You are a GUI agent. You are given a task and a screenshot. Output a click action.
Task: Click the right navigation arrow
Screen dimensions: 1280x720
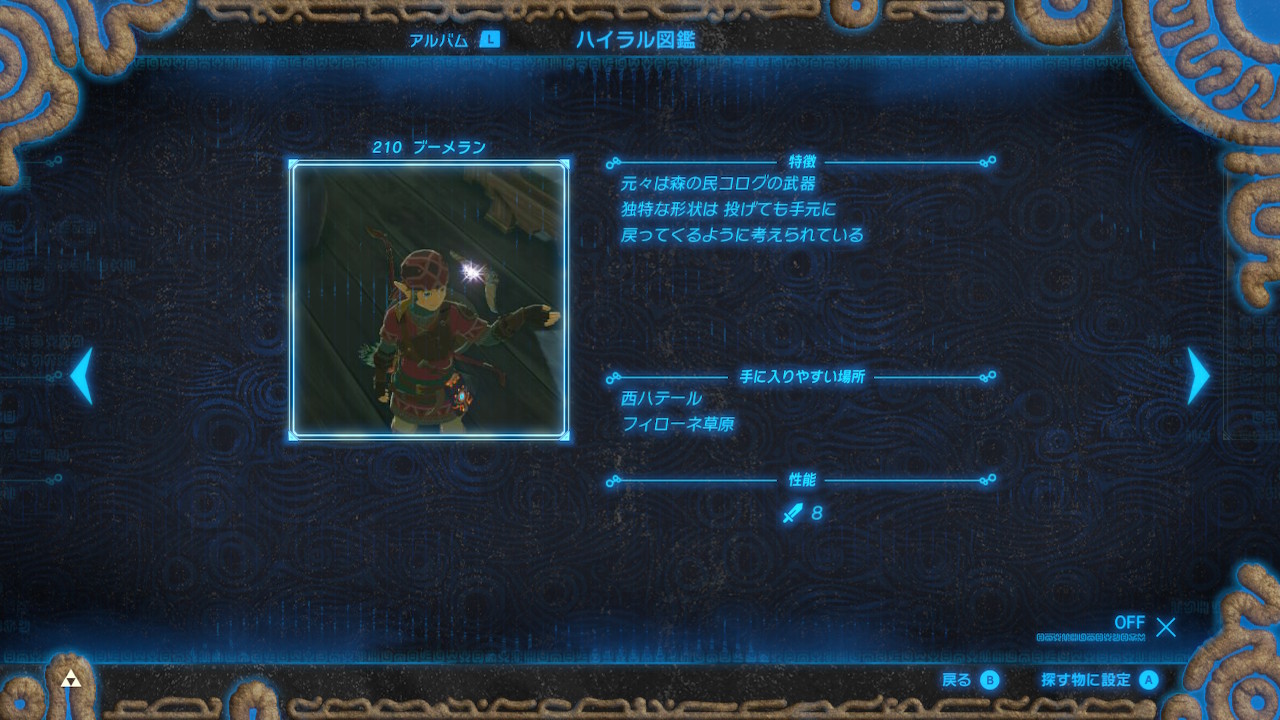[x=1196, y=375]
